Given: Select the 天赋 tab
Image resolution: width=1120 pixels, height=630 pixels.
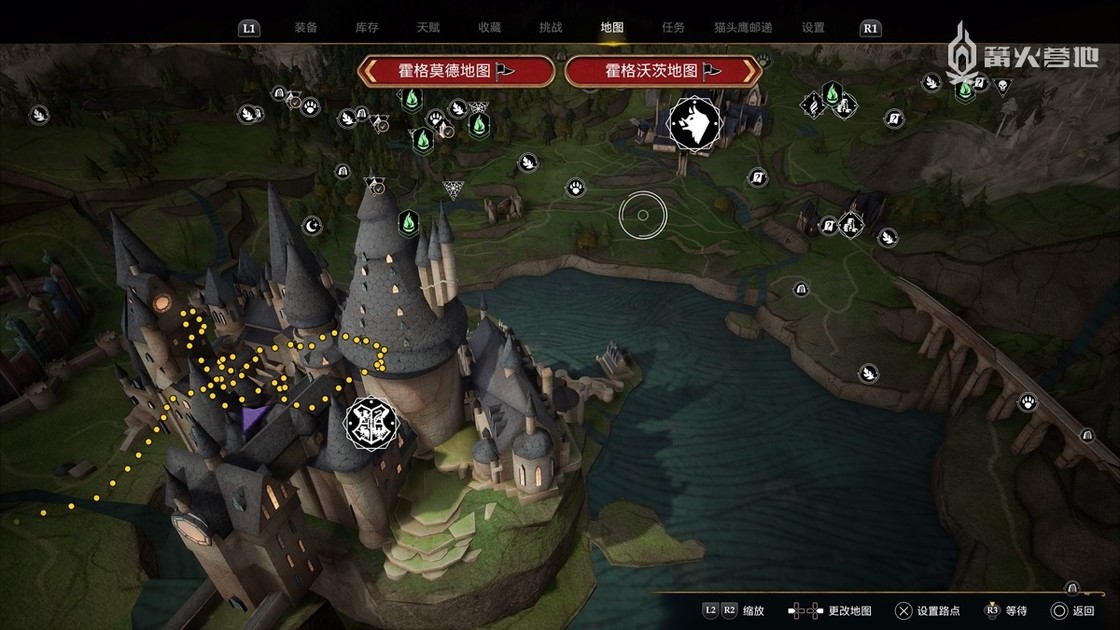Looking at the screenshot, I should [428, 28].
